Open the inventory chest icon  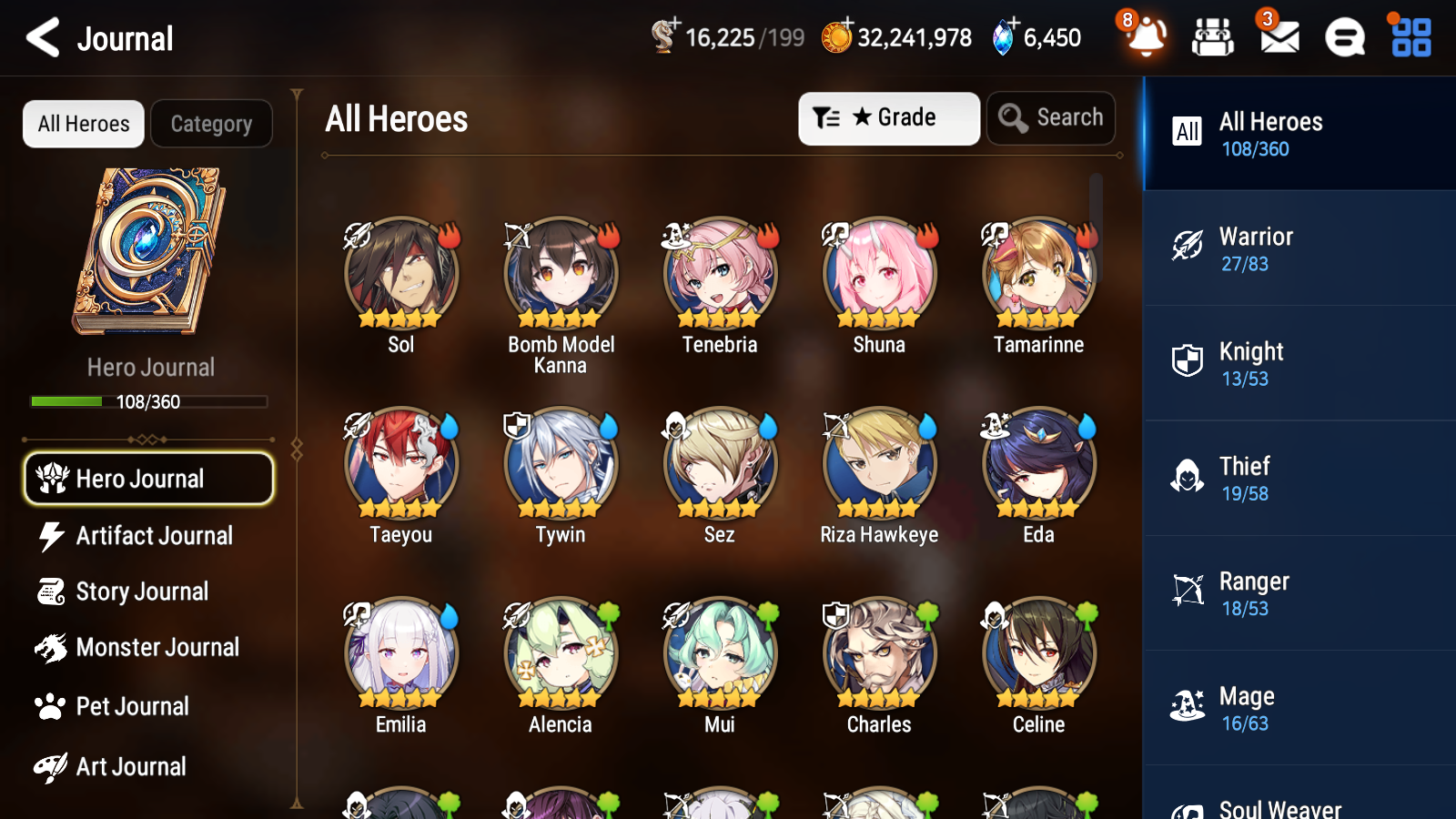[x=1213, y=38]
